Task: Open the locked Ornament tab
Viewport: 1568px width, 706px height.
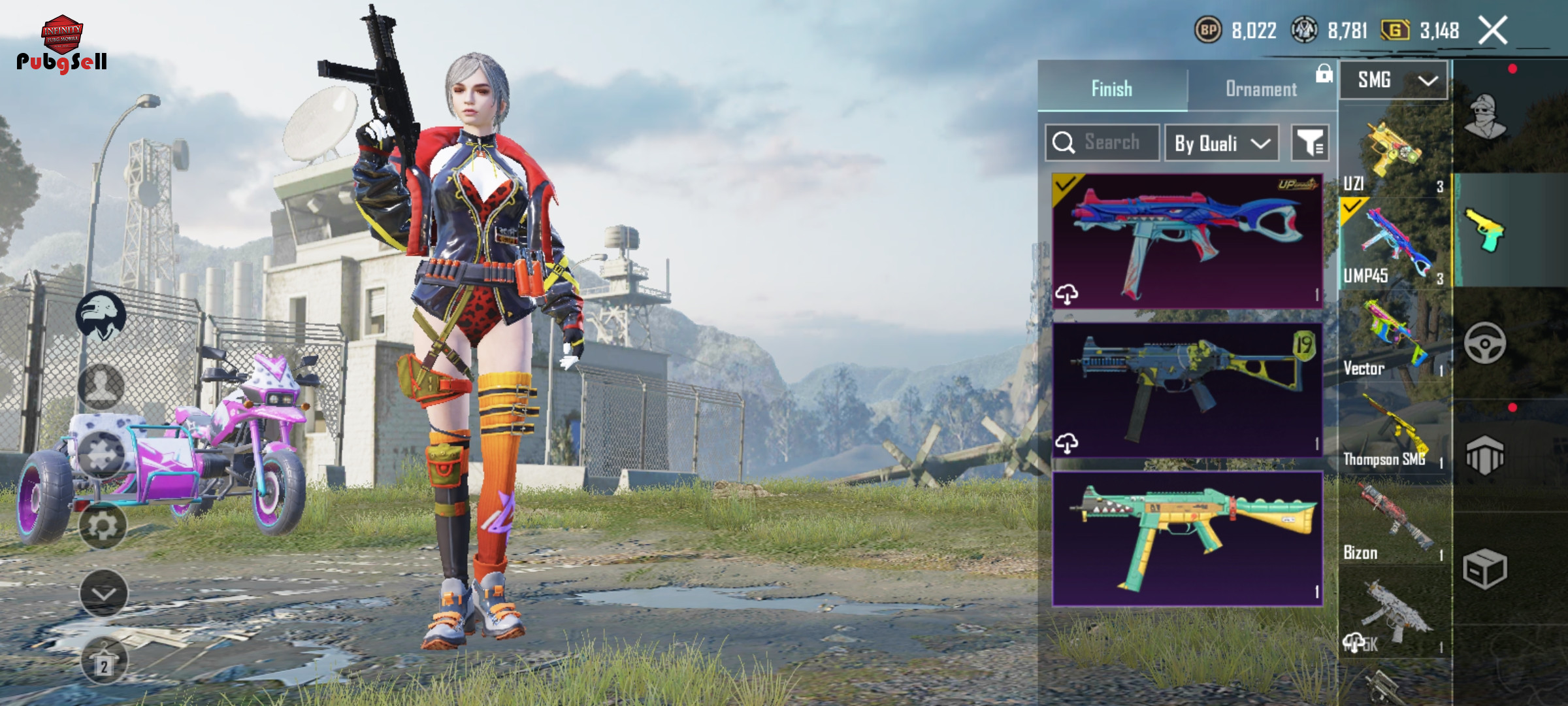Action: [x=1261, y=88]
